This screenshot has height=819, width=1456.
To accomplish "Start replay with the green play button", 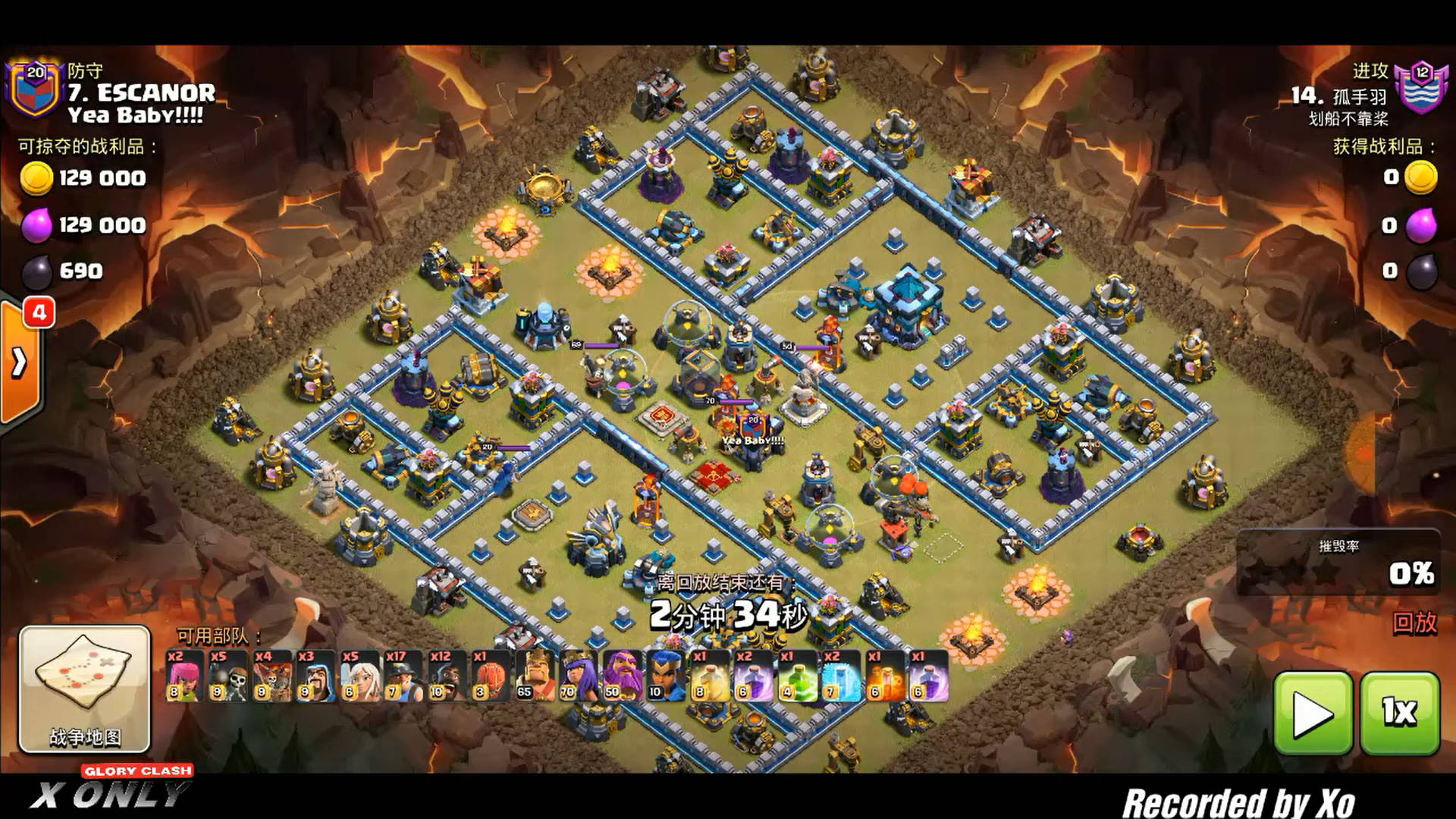I will tap(1313, 713).
